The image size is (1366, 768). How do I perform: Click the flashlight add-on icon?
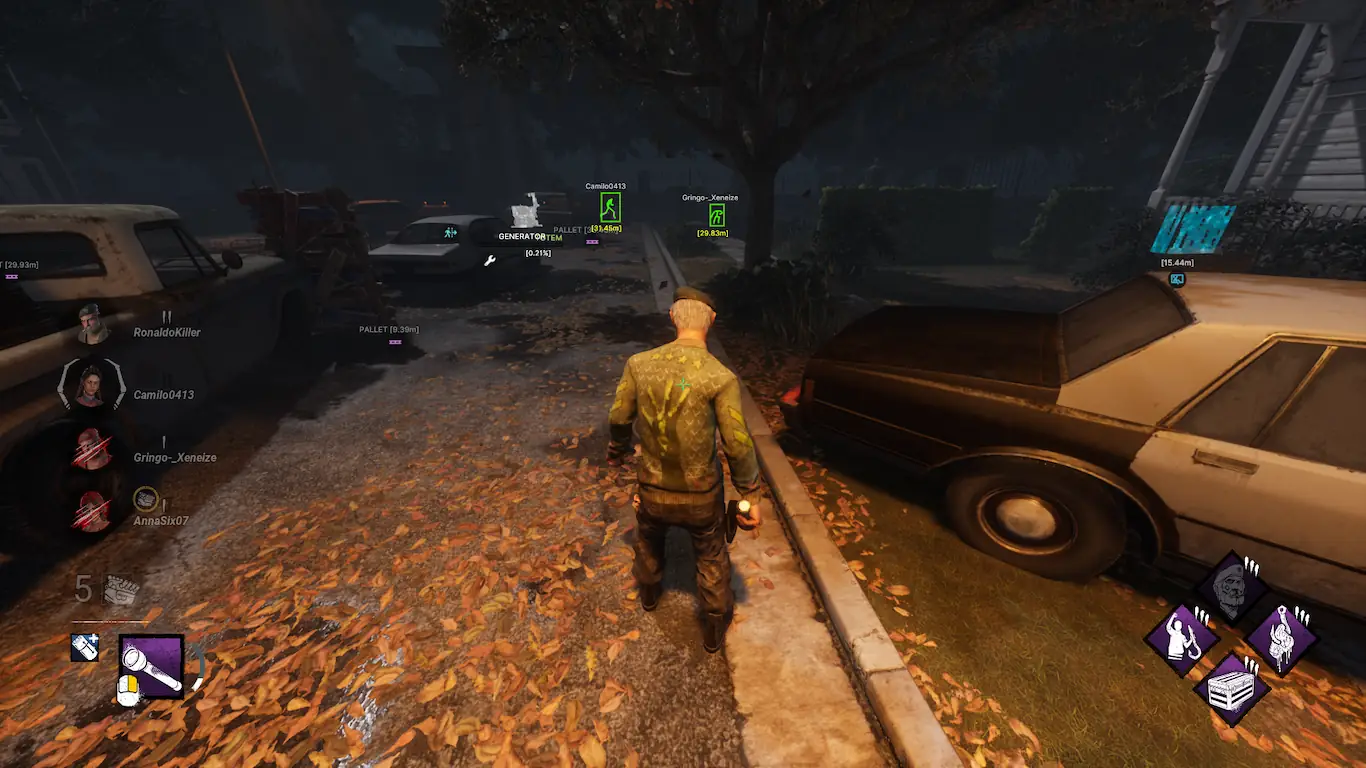pyautogui.click(x=85, y=647)
